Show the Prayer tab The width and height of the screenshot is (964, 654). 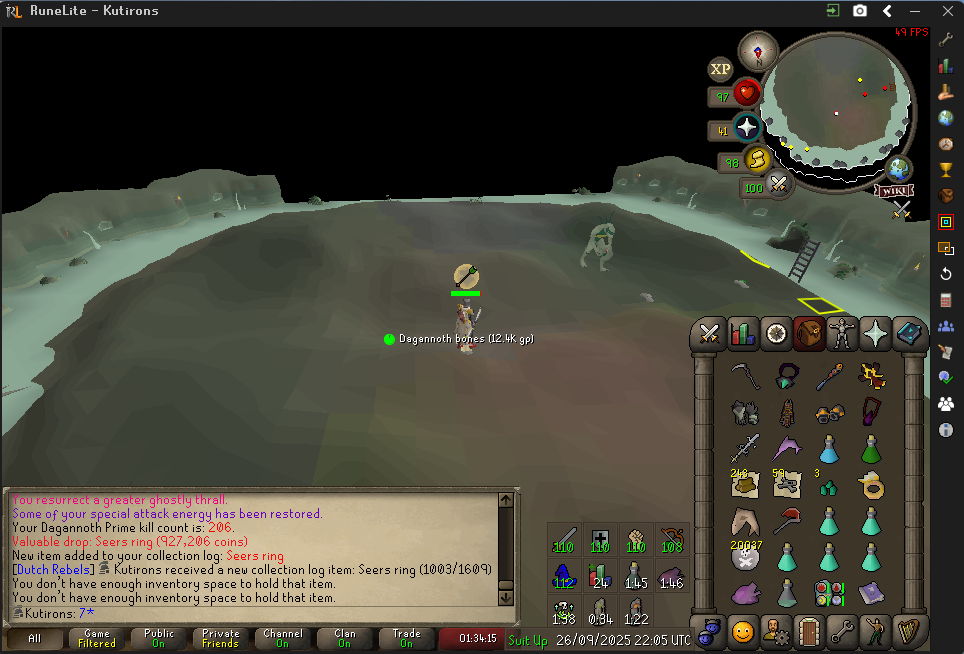(875, 333)
